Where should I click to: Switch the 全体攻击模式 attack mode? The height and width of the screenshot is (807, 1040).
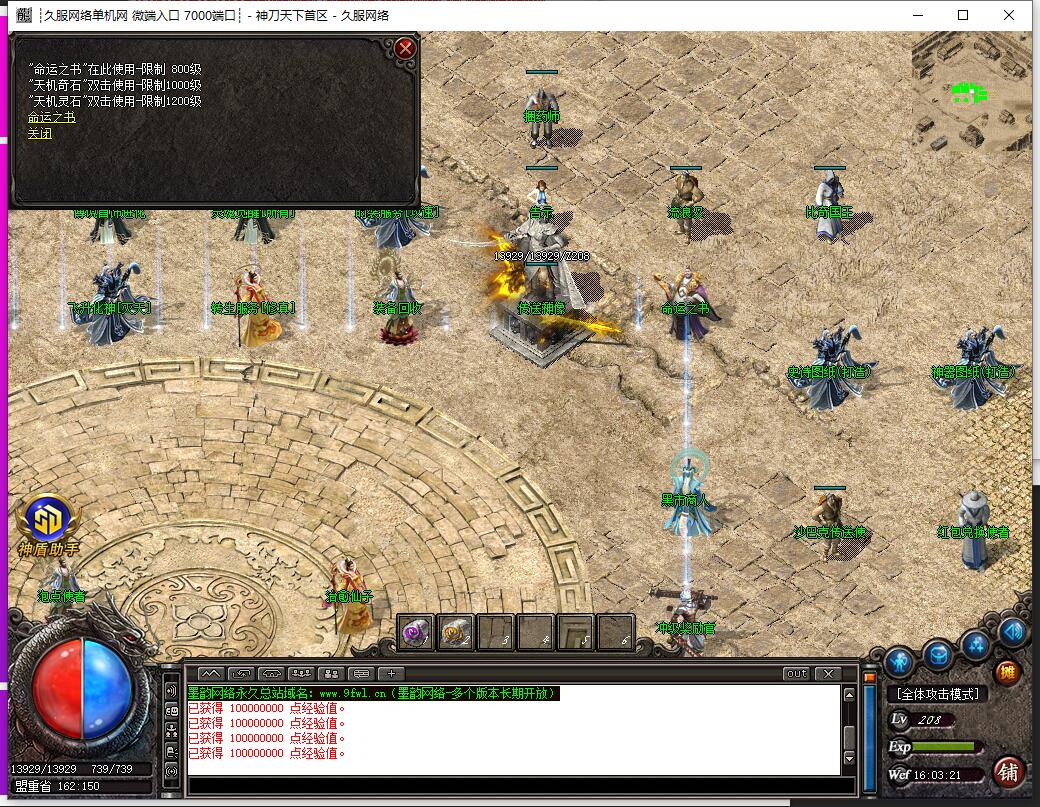(x=936, y=693)
